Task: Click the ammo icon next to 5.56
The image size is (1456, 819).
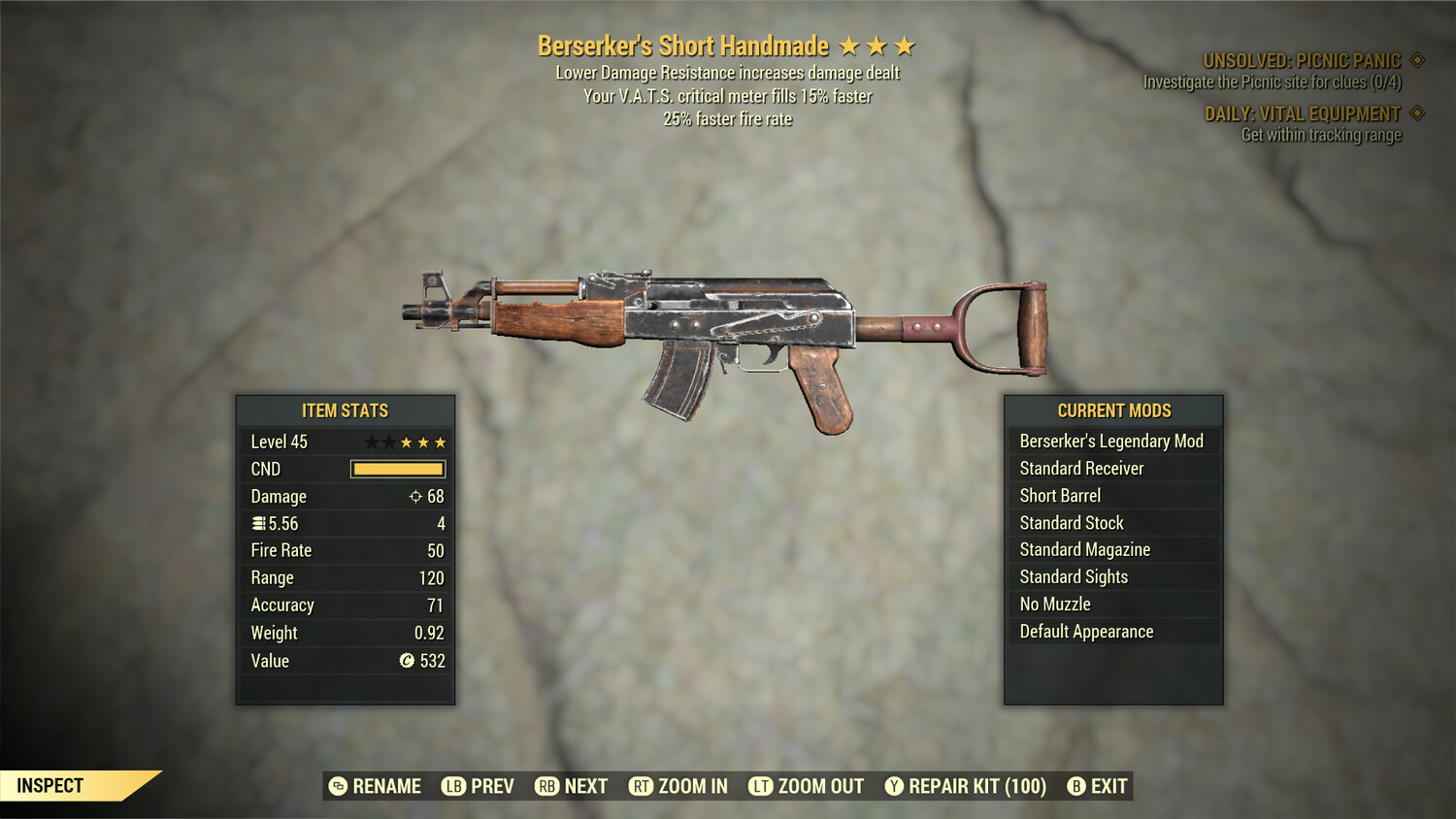Action: 258,523
